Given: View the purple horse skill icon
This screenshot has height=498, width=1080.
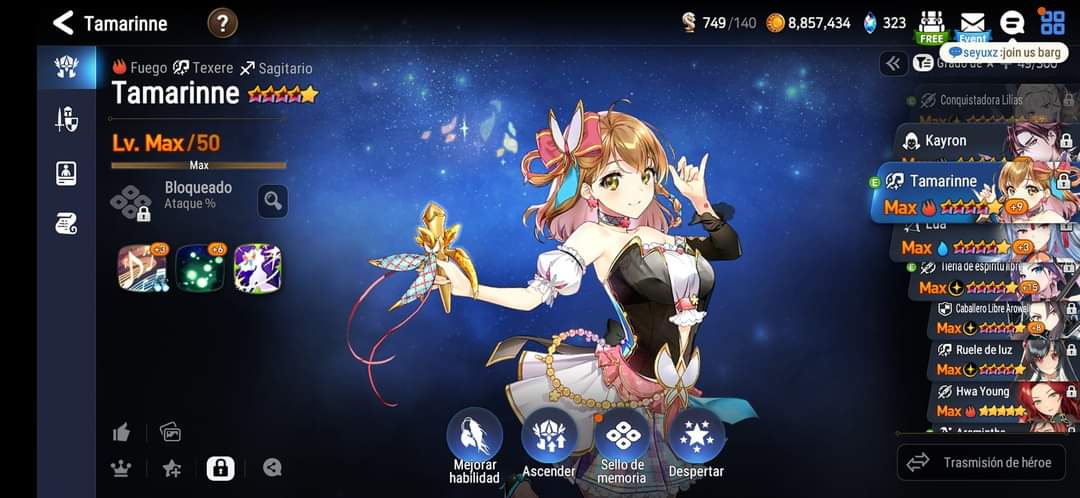Looking at the screenshot, I should pyautogui.click(x=258, y=268).
